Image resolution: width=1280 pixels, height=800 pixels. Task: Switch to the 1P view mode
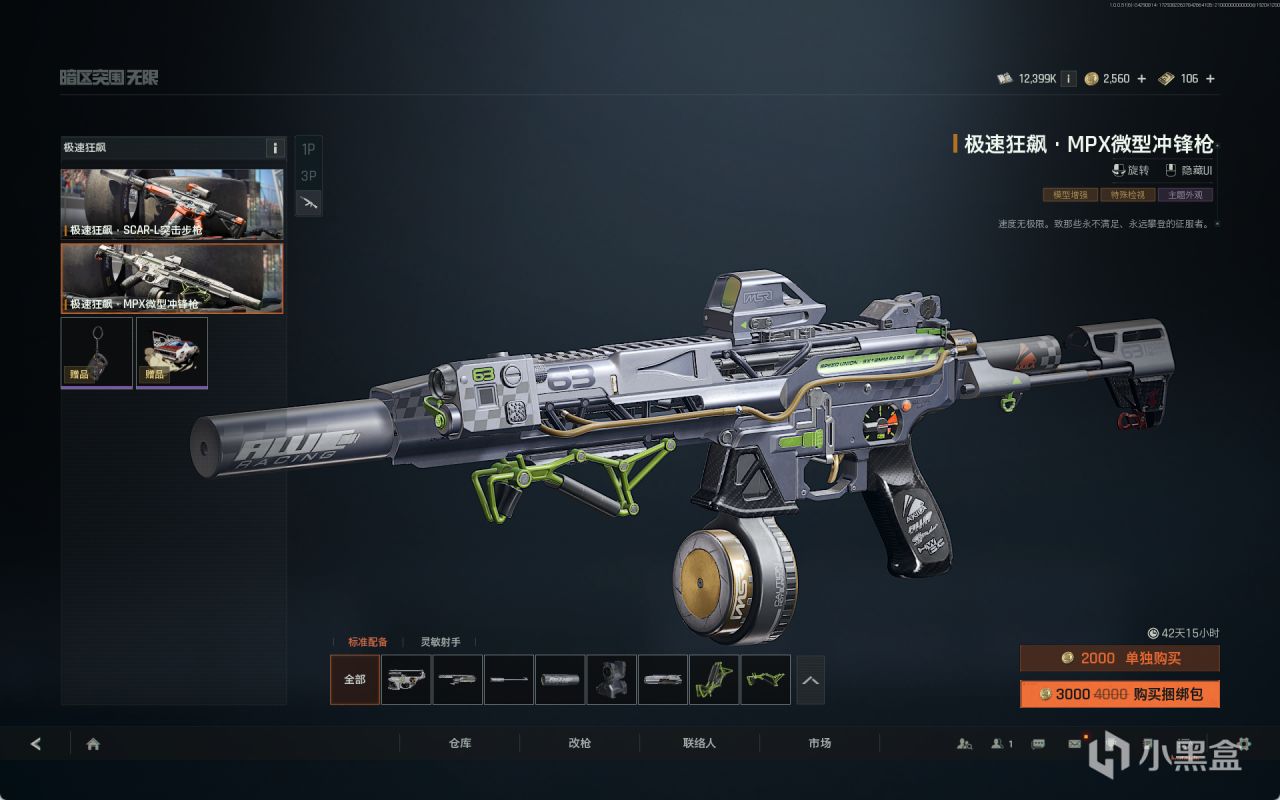[309, 149]
